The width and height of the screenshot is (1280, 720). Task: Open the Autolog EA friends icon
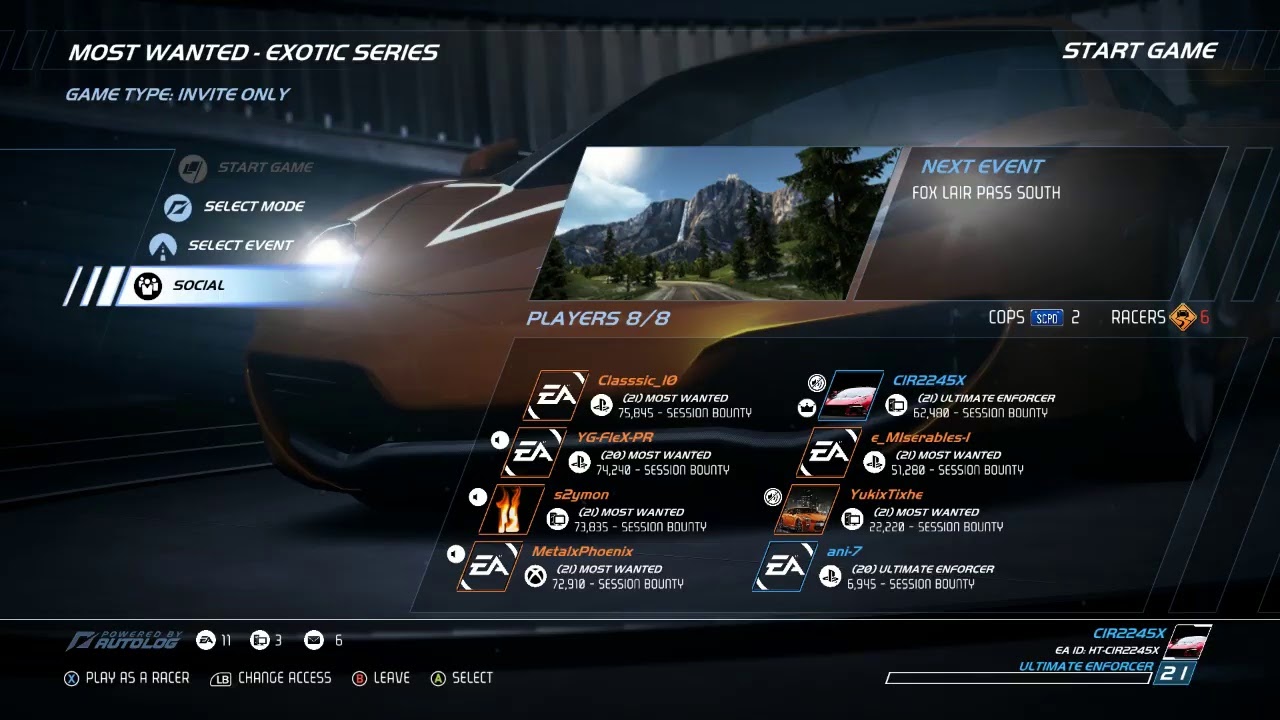coord(206,640)
